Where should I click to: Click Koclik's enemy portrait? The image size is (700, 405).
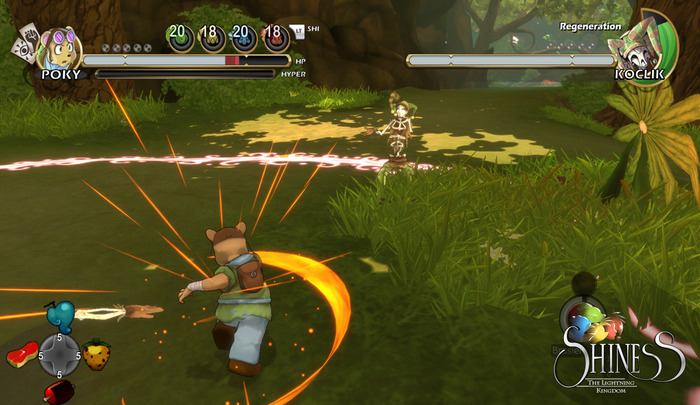pyautogui.click(x=641, y=44)
